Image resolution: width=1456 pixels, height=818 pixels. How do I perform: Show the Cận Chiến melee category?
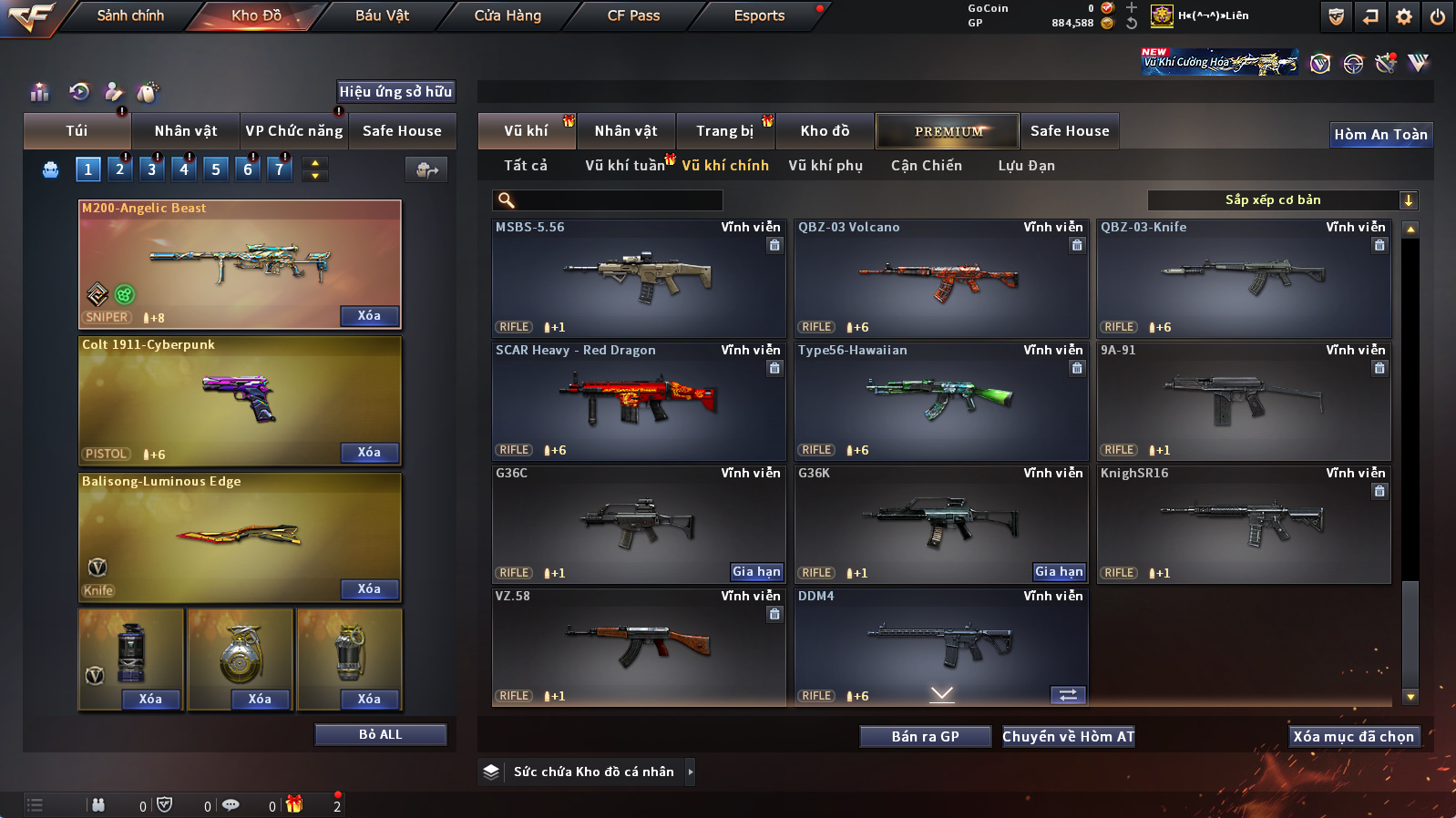[926, 166]
